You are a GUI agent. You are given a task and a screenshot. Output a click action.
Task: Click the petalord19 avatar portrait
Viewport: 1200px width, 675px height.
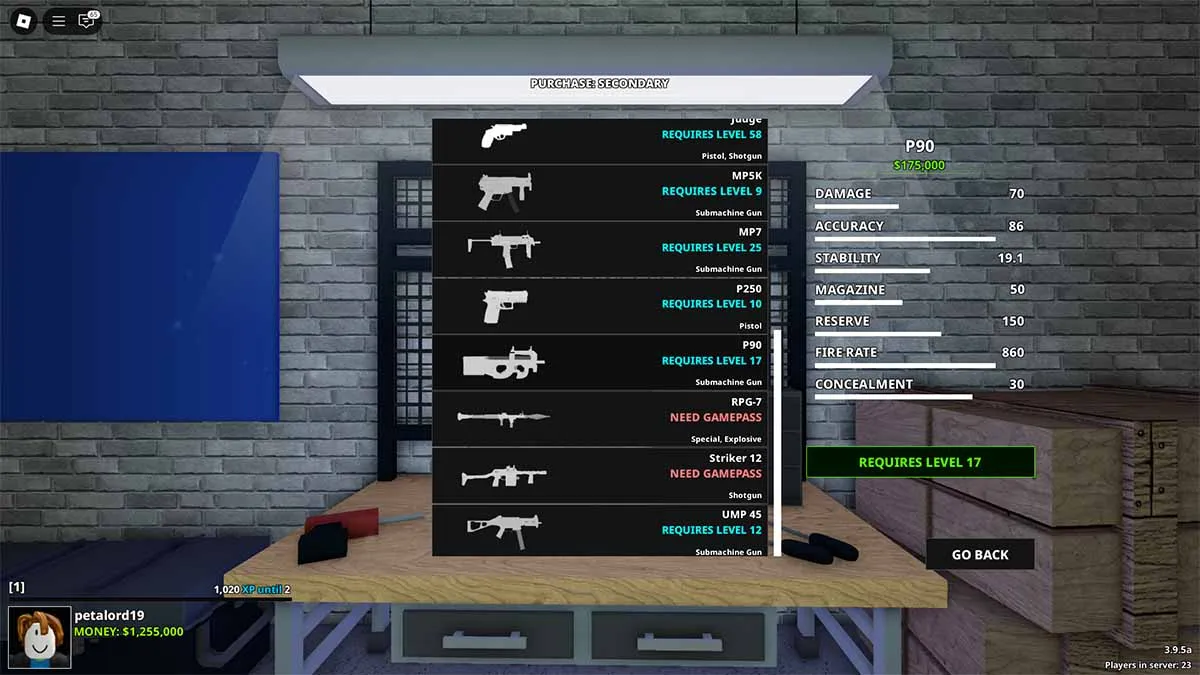click(x=40, y=637)
